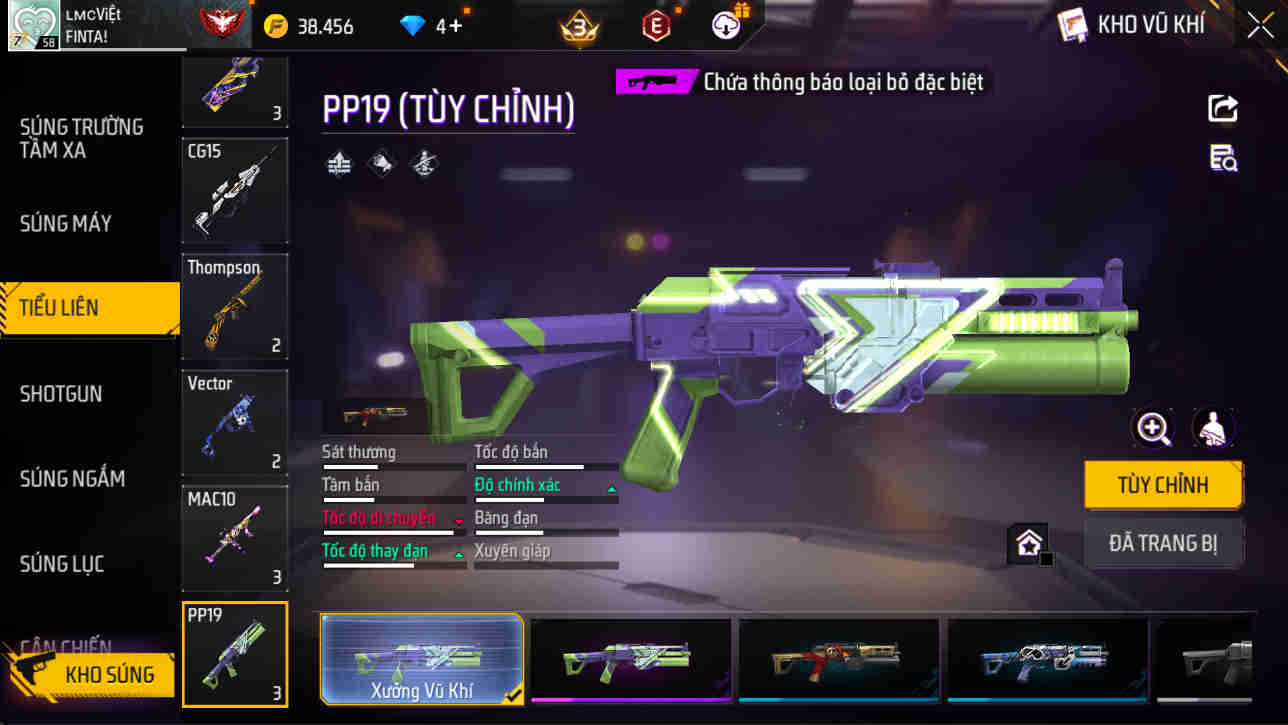Select the share icon at top right

tap(1223, 108)
